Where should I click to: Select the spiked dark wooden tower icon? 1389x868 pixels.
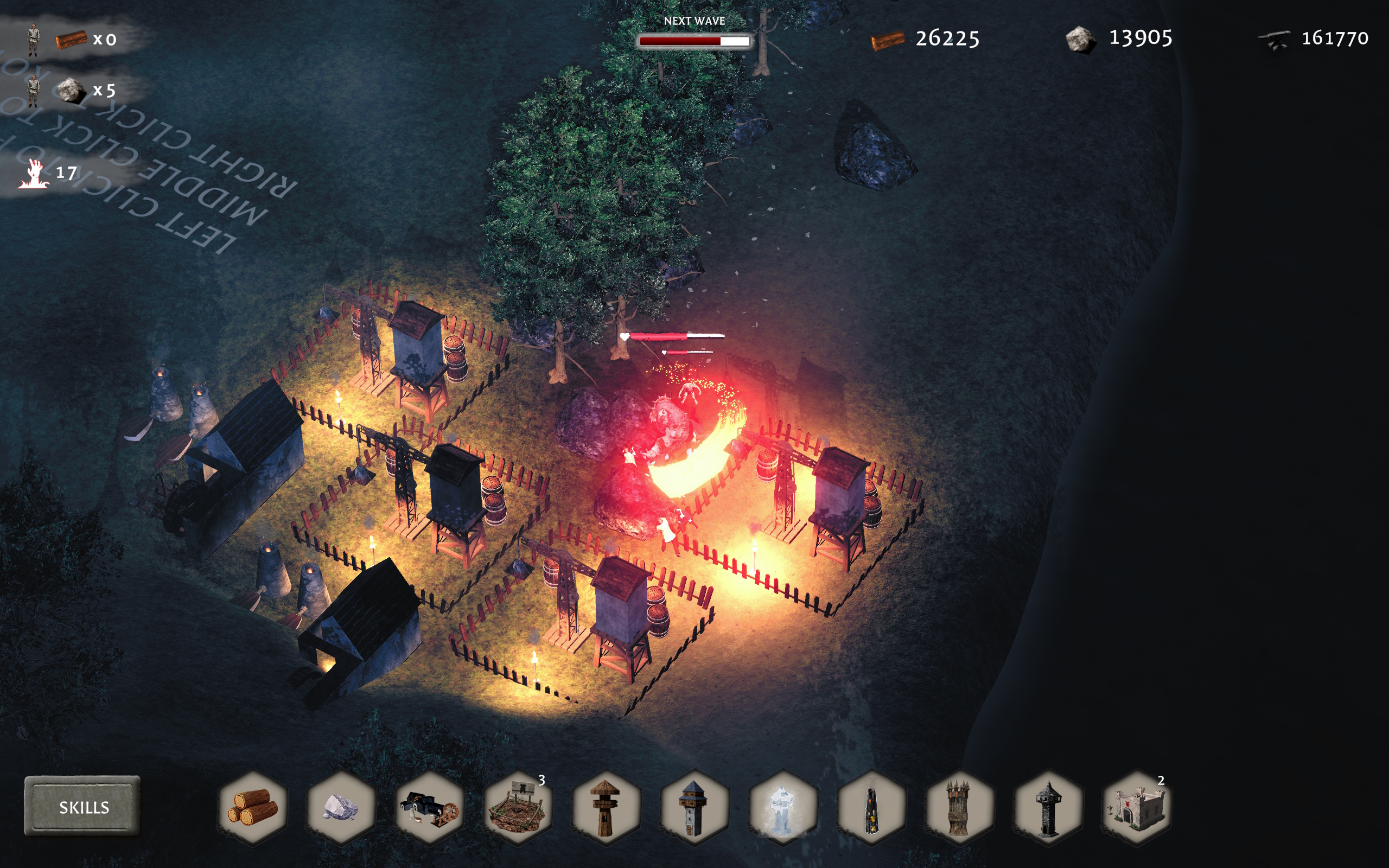pyautogui.click(x=959, y=807)
